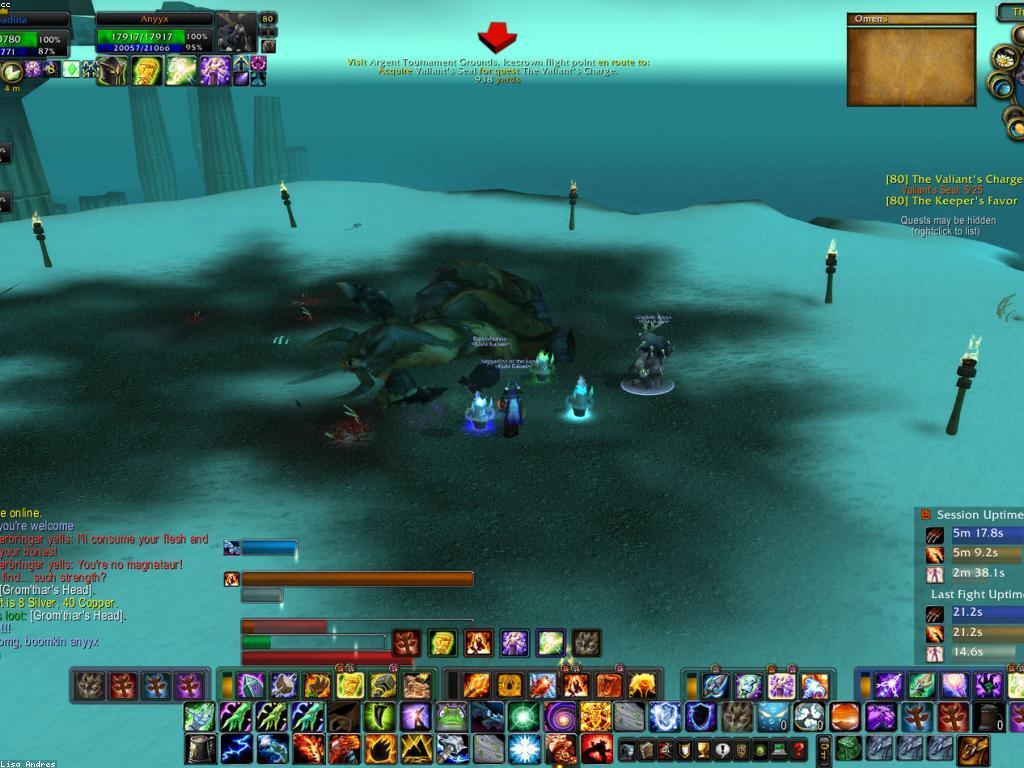1024x768 pixels.
Task: Open the social speech bubble button
Action: (x=722, y=749)
